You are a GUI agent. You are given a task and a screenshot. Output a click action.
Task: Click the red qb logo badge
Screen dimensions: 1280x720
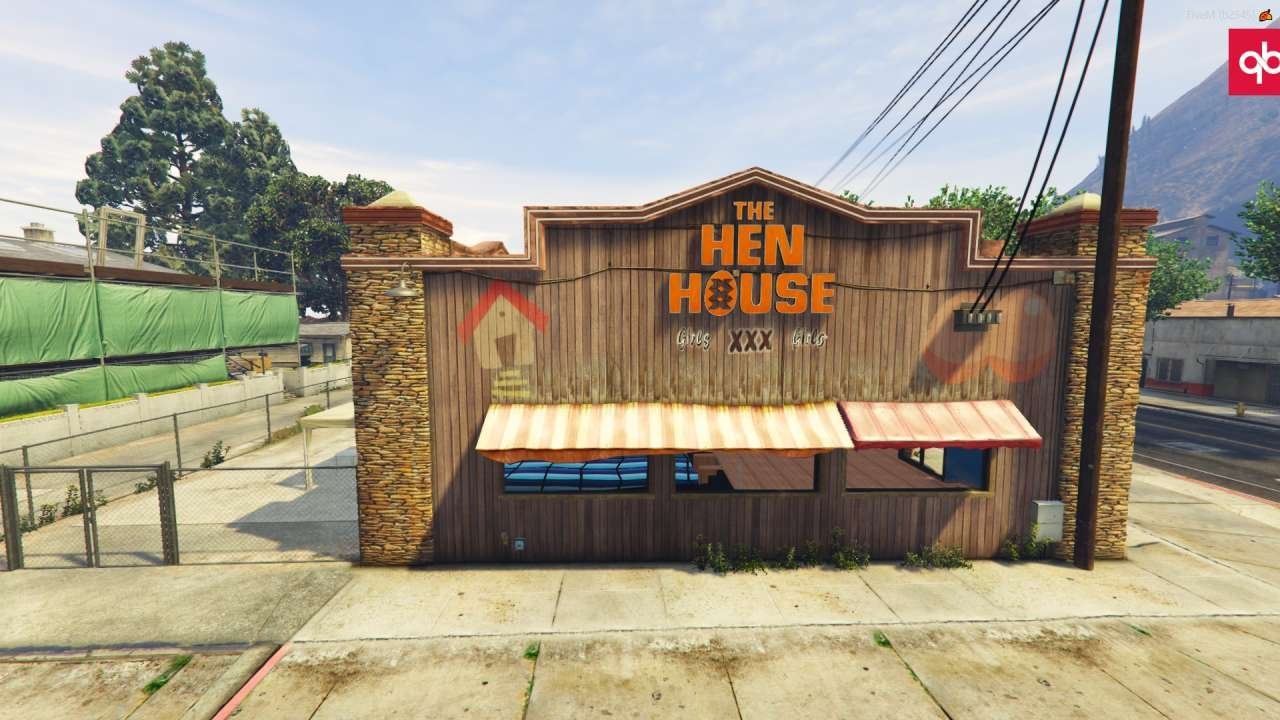click(x=1255, y=62)
